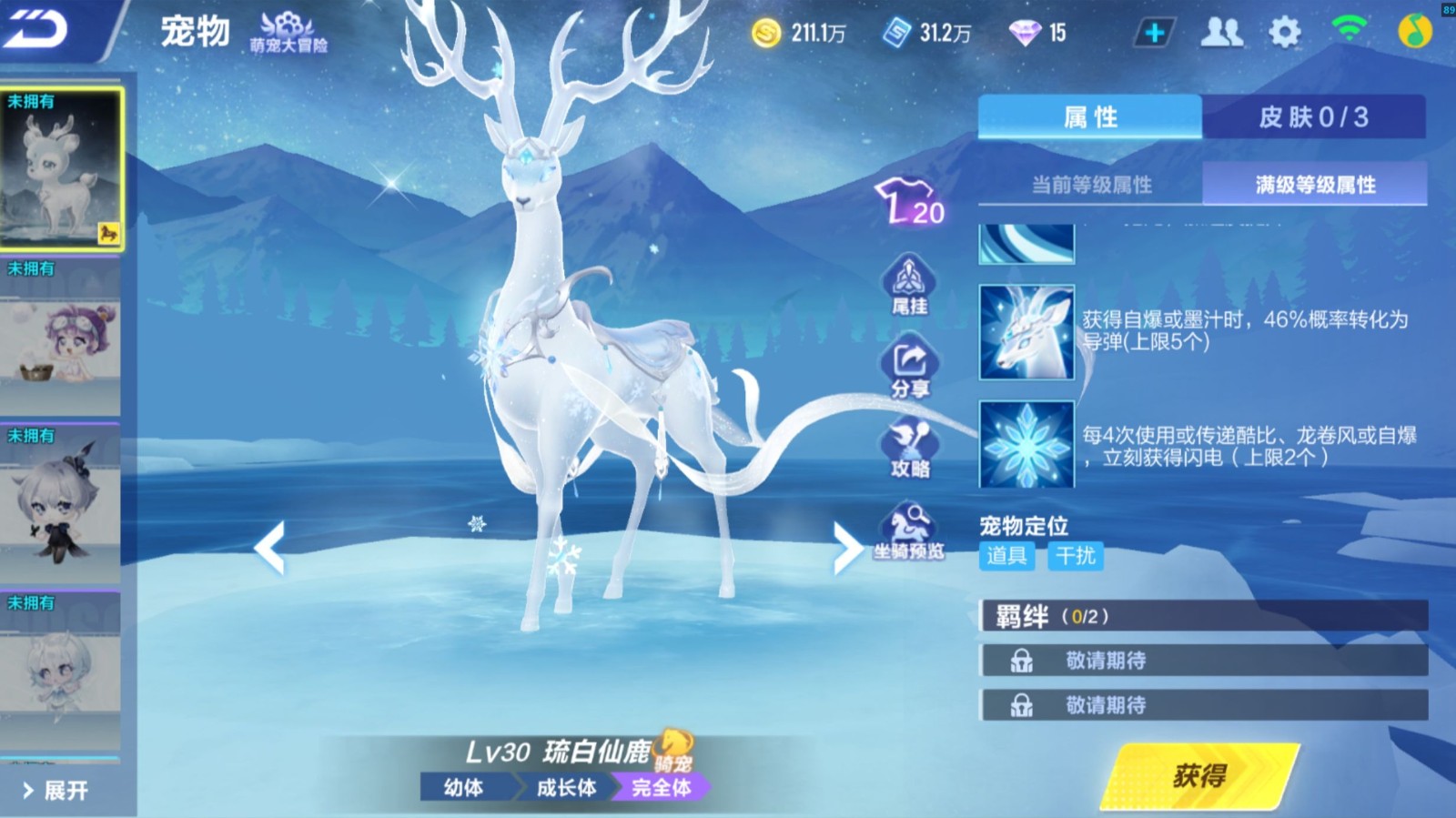Click the clothing Lv20 icon
Image resolution: width=1456 pixels, height=818 pixels.
click(x=908, y=202)
